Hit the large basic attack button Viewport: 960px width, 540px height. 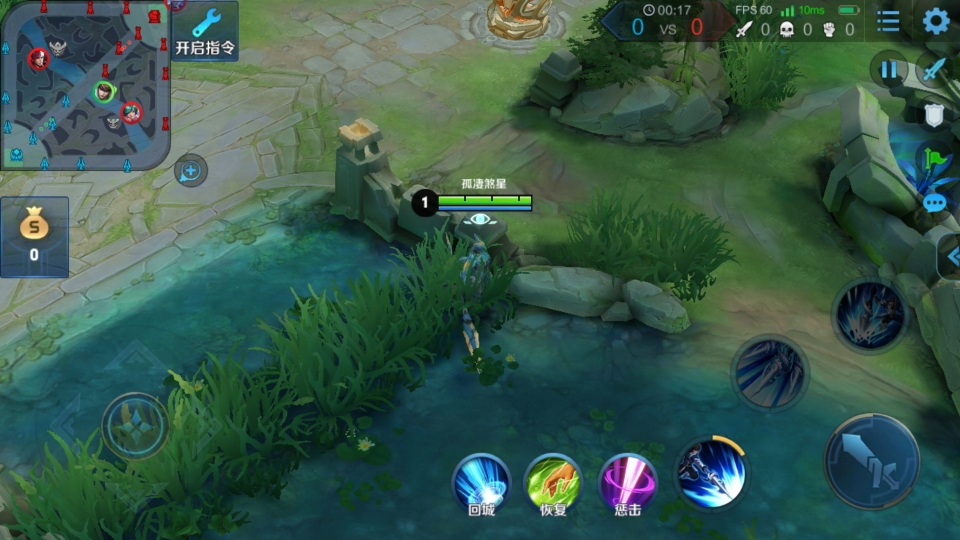(x=871, y=461)
